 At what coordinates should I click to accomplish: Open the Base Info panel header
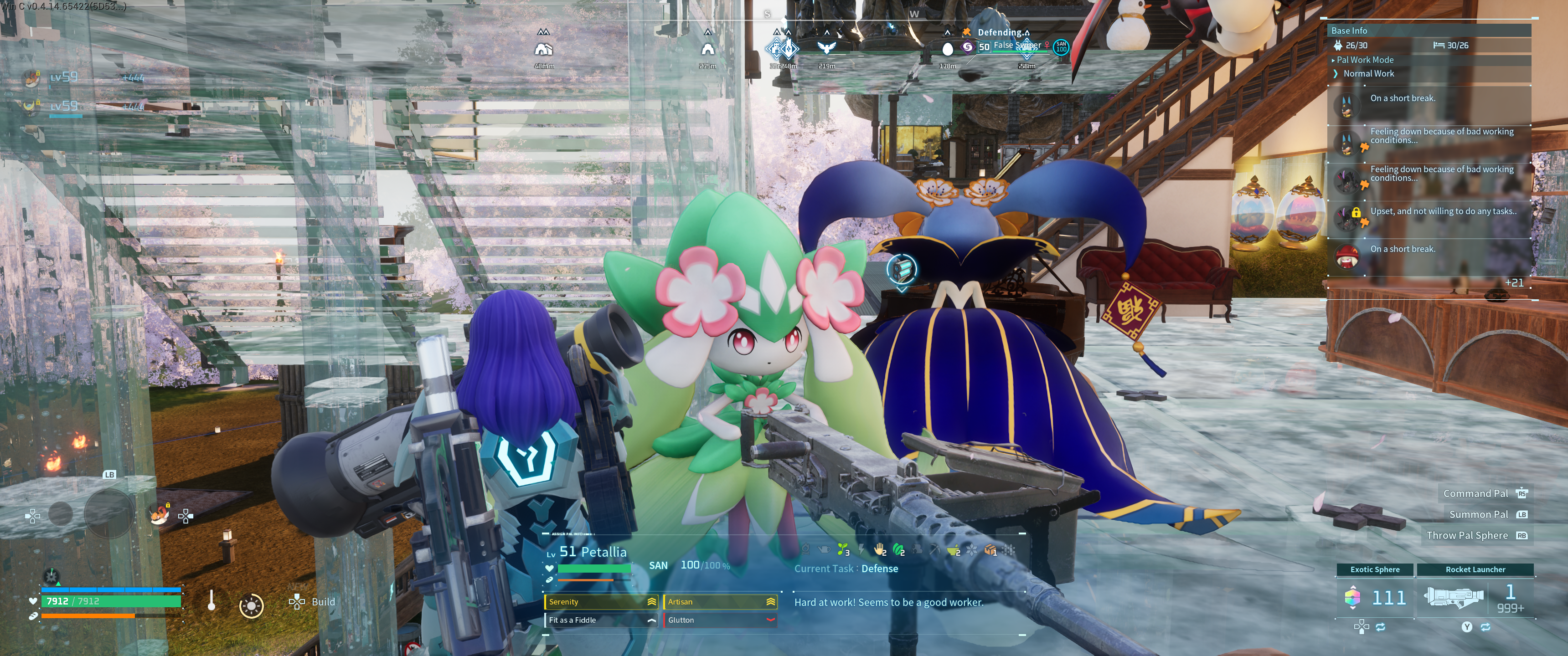point(1349,31)
